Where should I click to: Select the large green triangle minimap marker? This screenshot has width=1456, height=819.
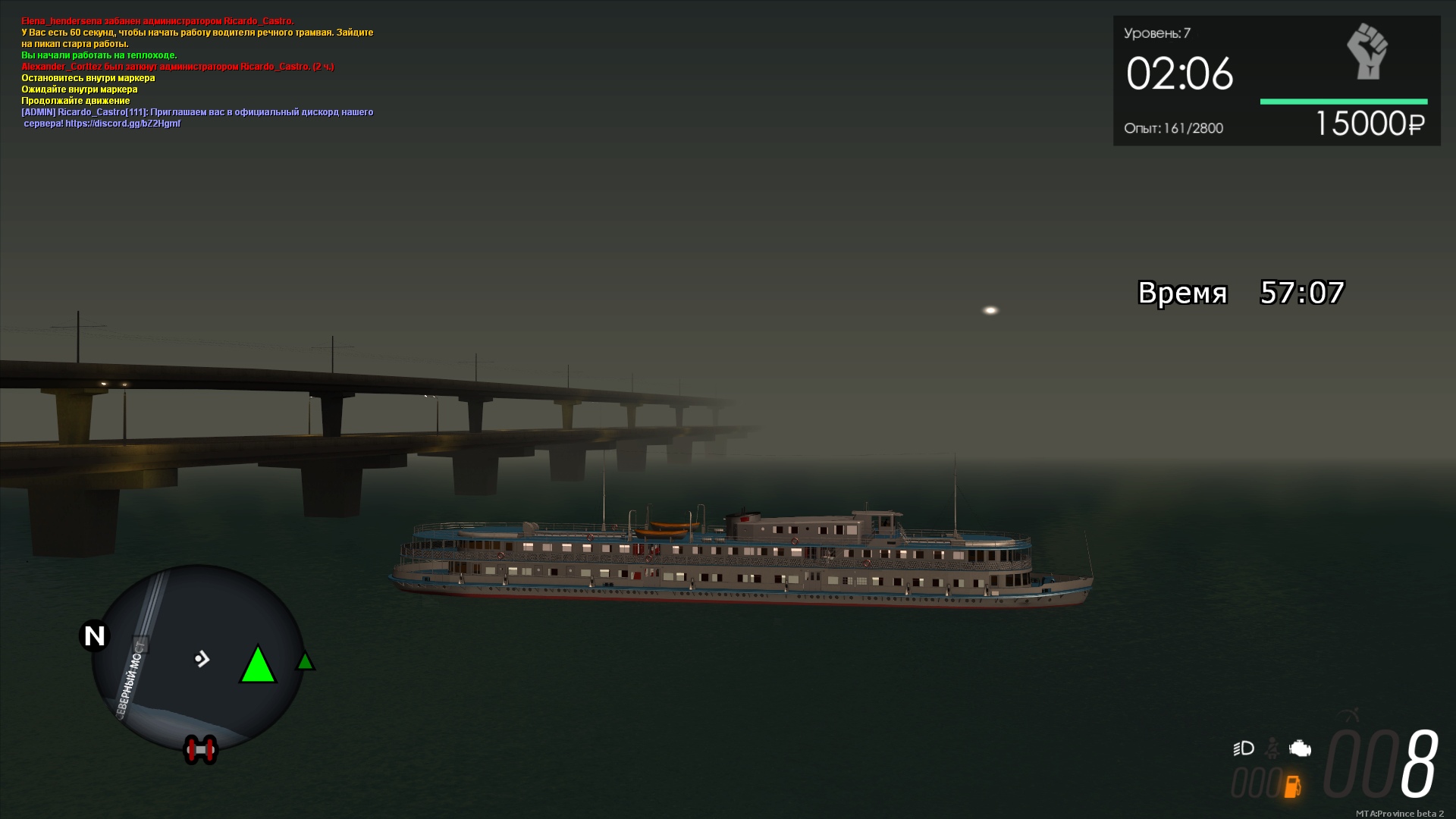click(258, 666)
